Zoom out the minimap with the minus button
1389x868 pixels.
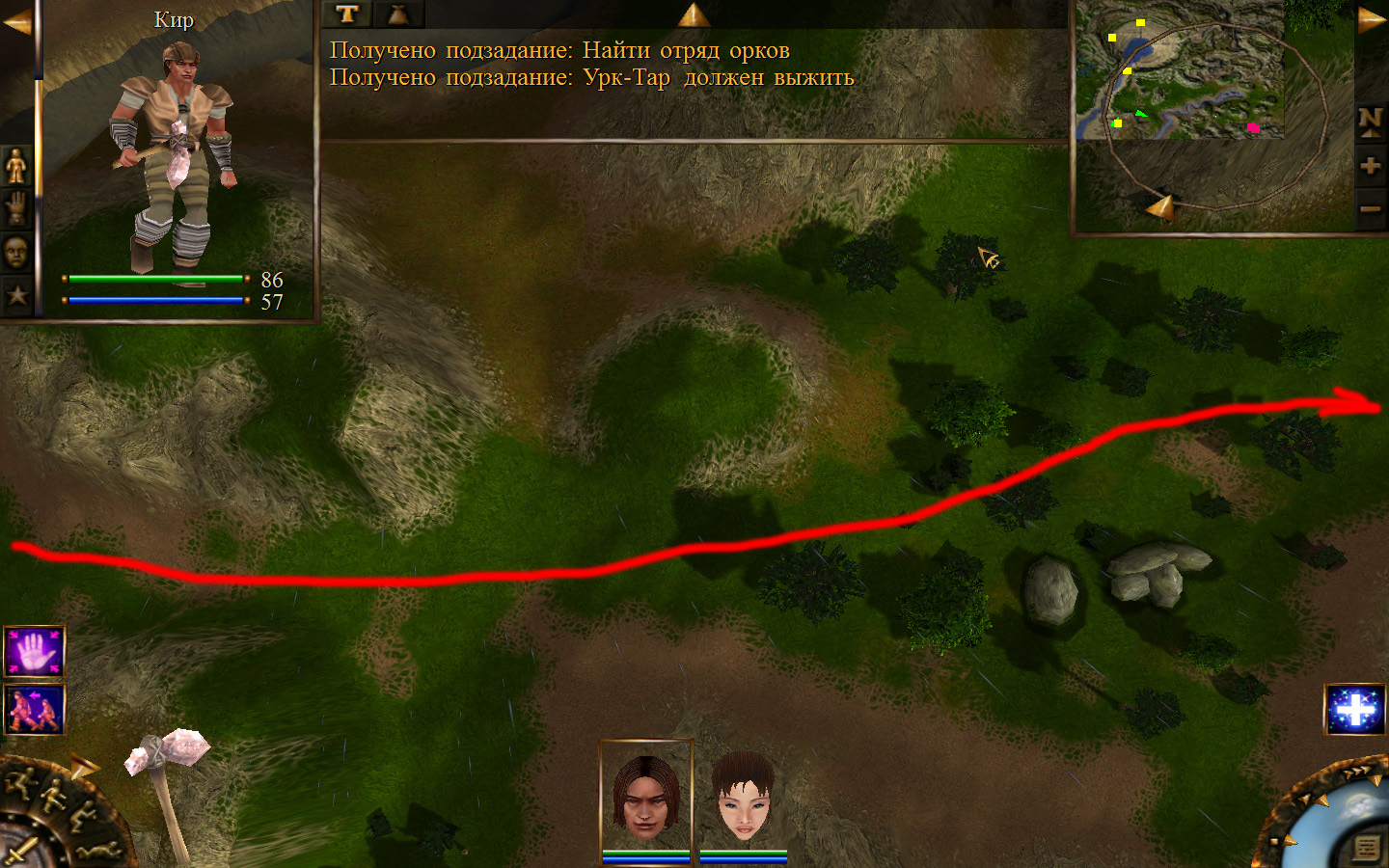click(x=1370, y=208)
